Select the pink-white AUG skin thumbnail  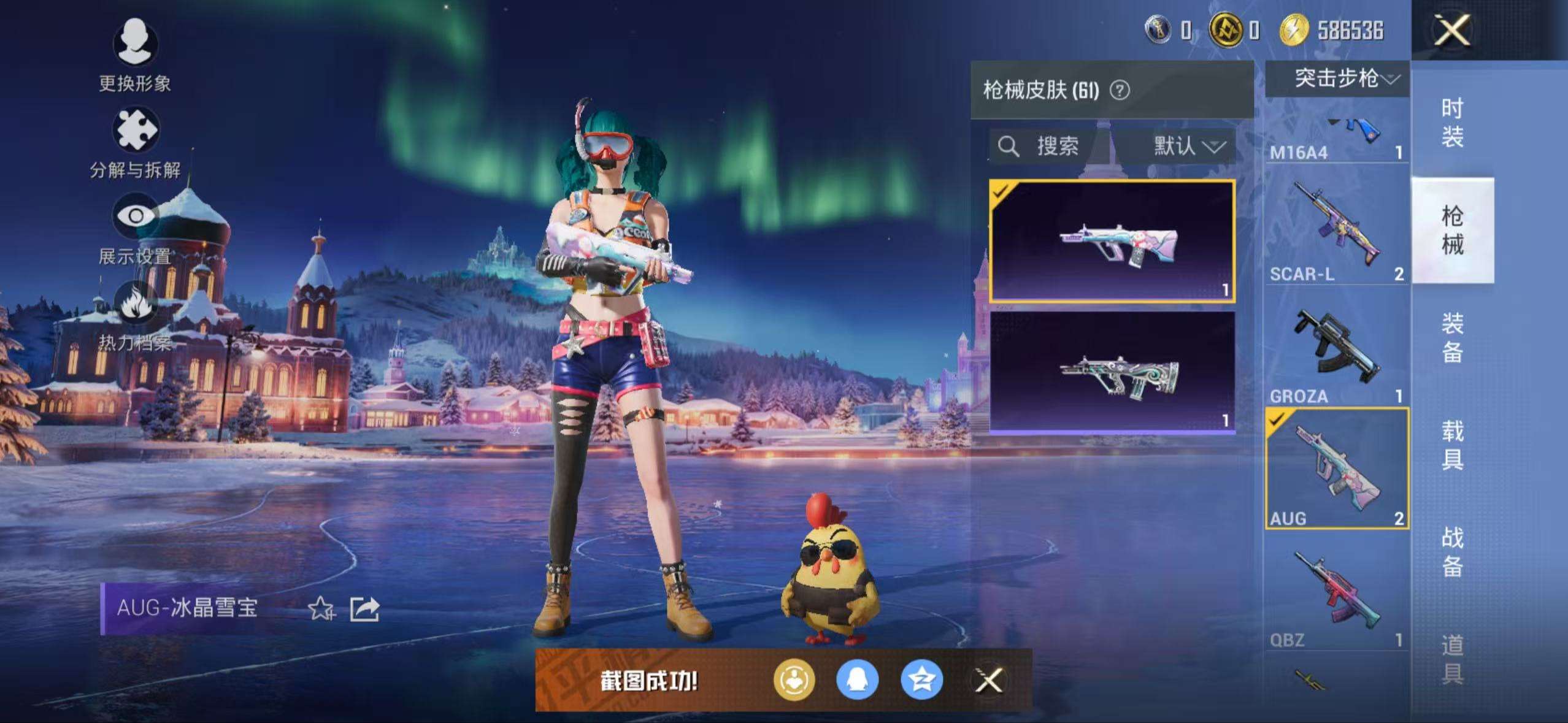click(x=1112, y=241)
